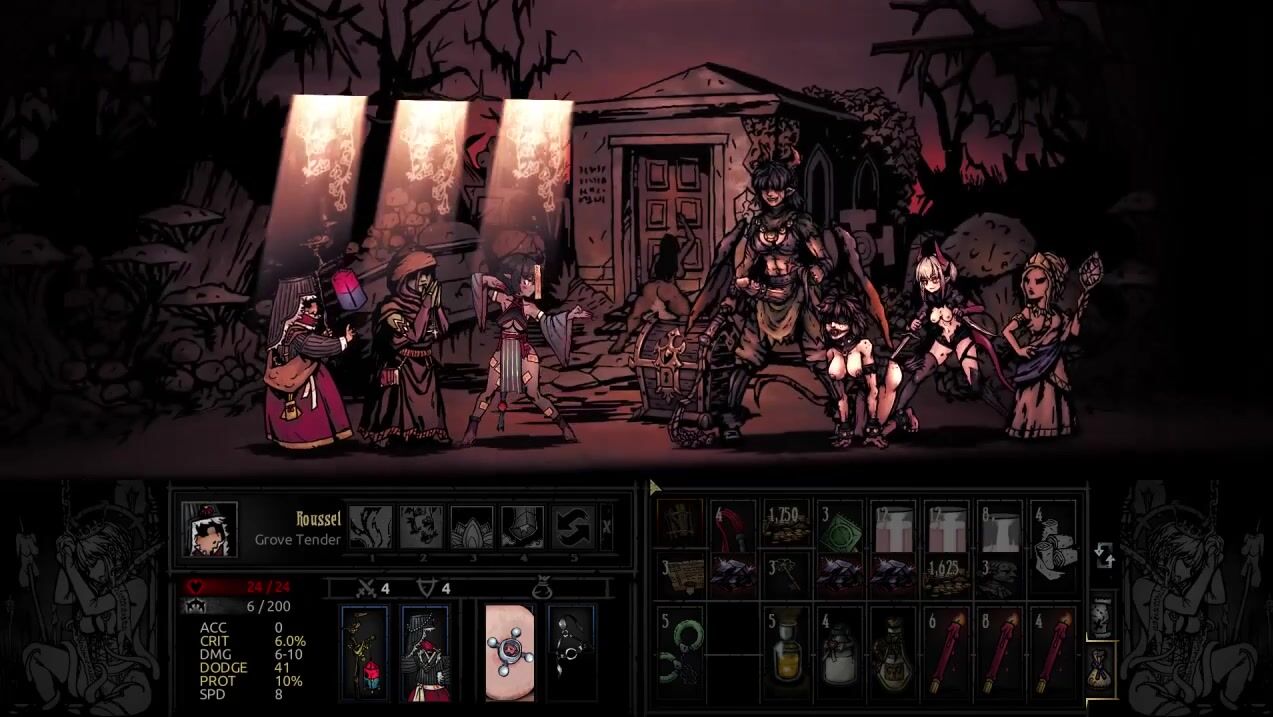Screen dimensions: 1273x717
Task: Select the black chain trinket slot
Action: 571,652
